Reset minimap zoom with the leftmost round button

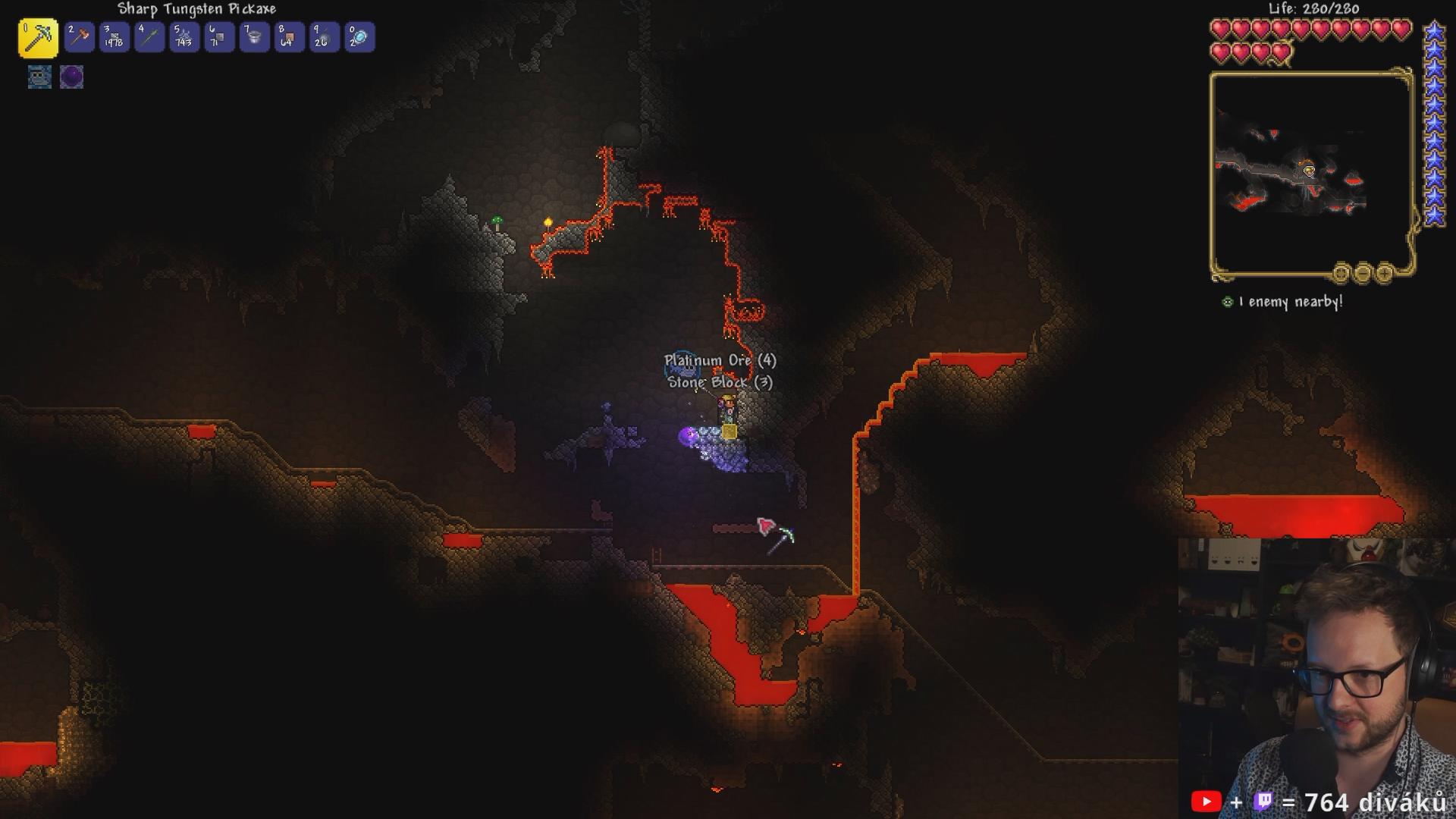click(1341, 272)
